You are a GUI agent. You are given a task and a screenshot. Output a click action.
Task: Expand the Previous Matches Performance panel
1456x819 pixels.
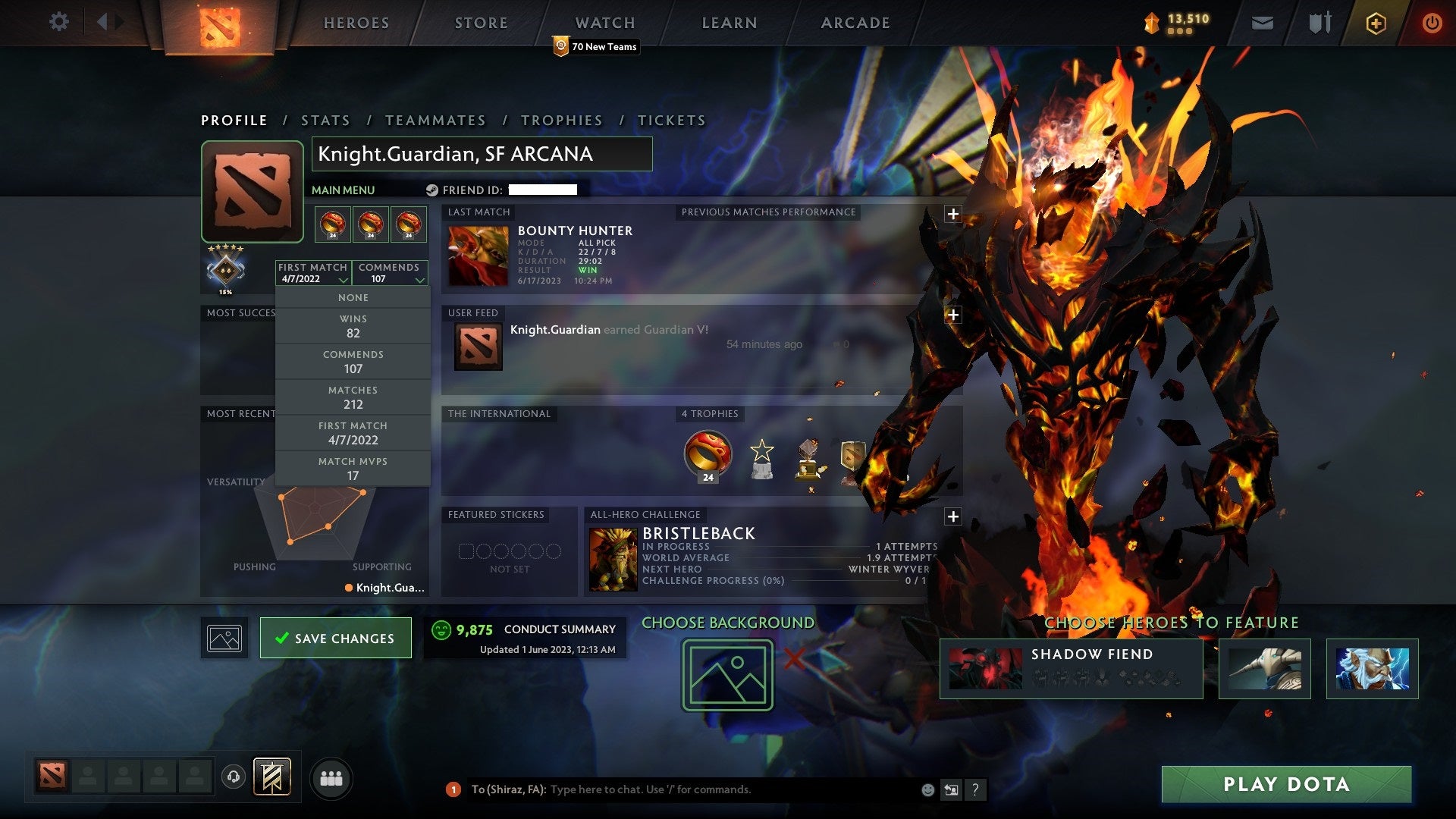coord(953,212)
